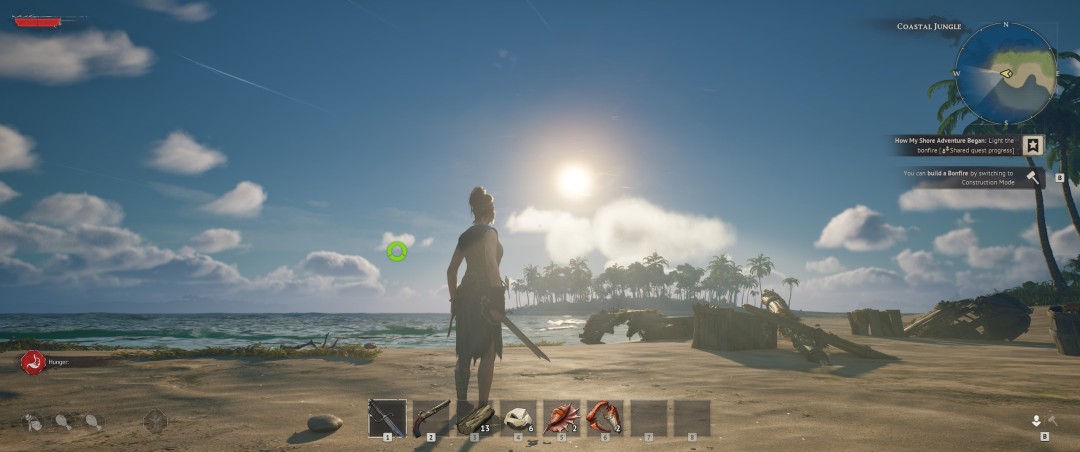Select the red crab claw slot
This screenshot has width=1080, height=452.
click(605, 417)
